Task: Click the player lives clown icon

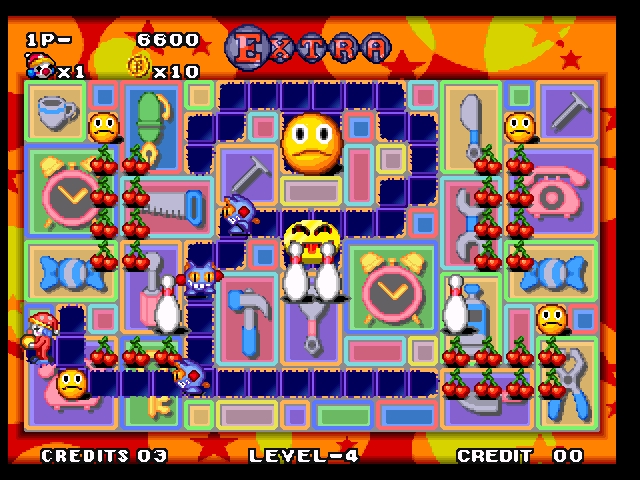Action: pos(39,68)
